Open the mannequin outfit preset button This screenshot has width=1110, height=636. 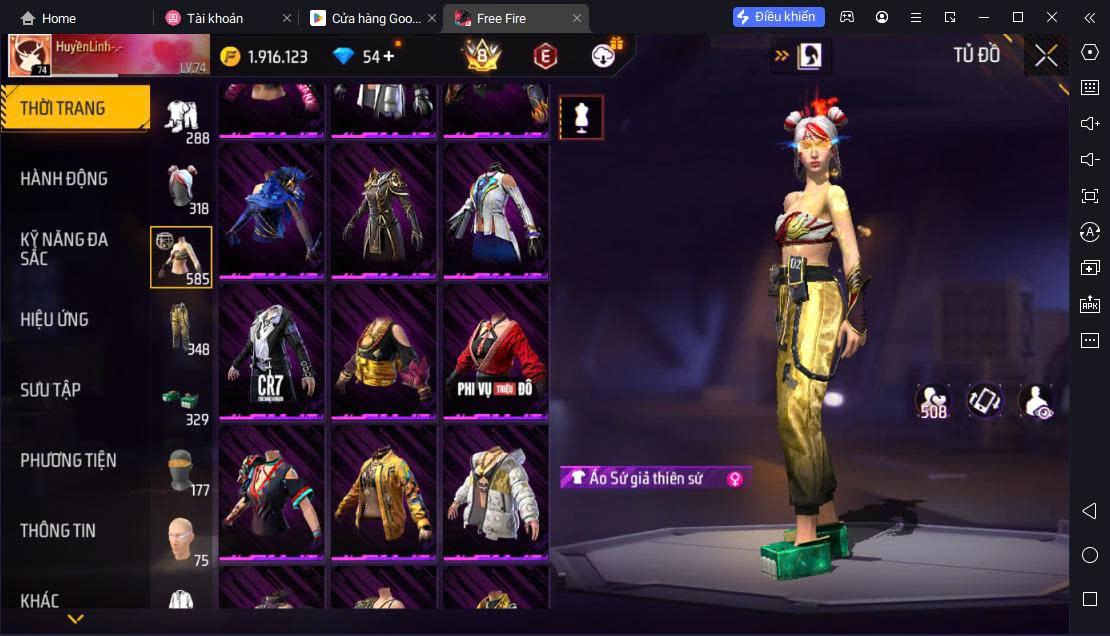pyautogui.click(x=581, y=118)
